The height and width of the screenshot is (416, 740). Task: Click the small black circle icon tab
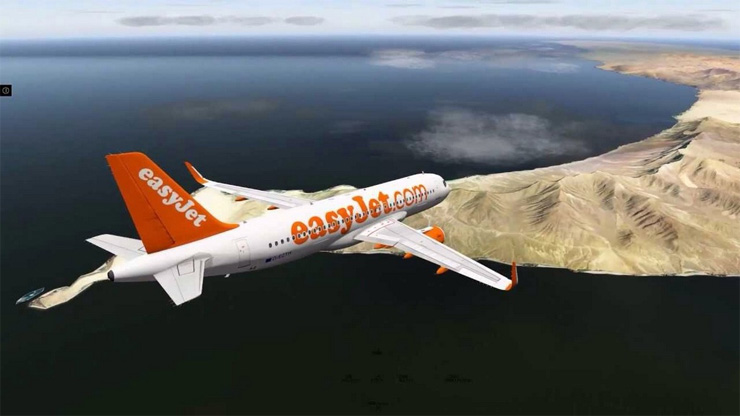[x=5, y=90]
